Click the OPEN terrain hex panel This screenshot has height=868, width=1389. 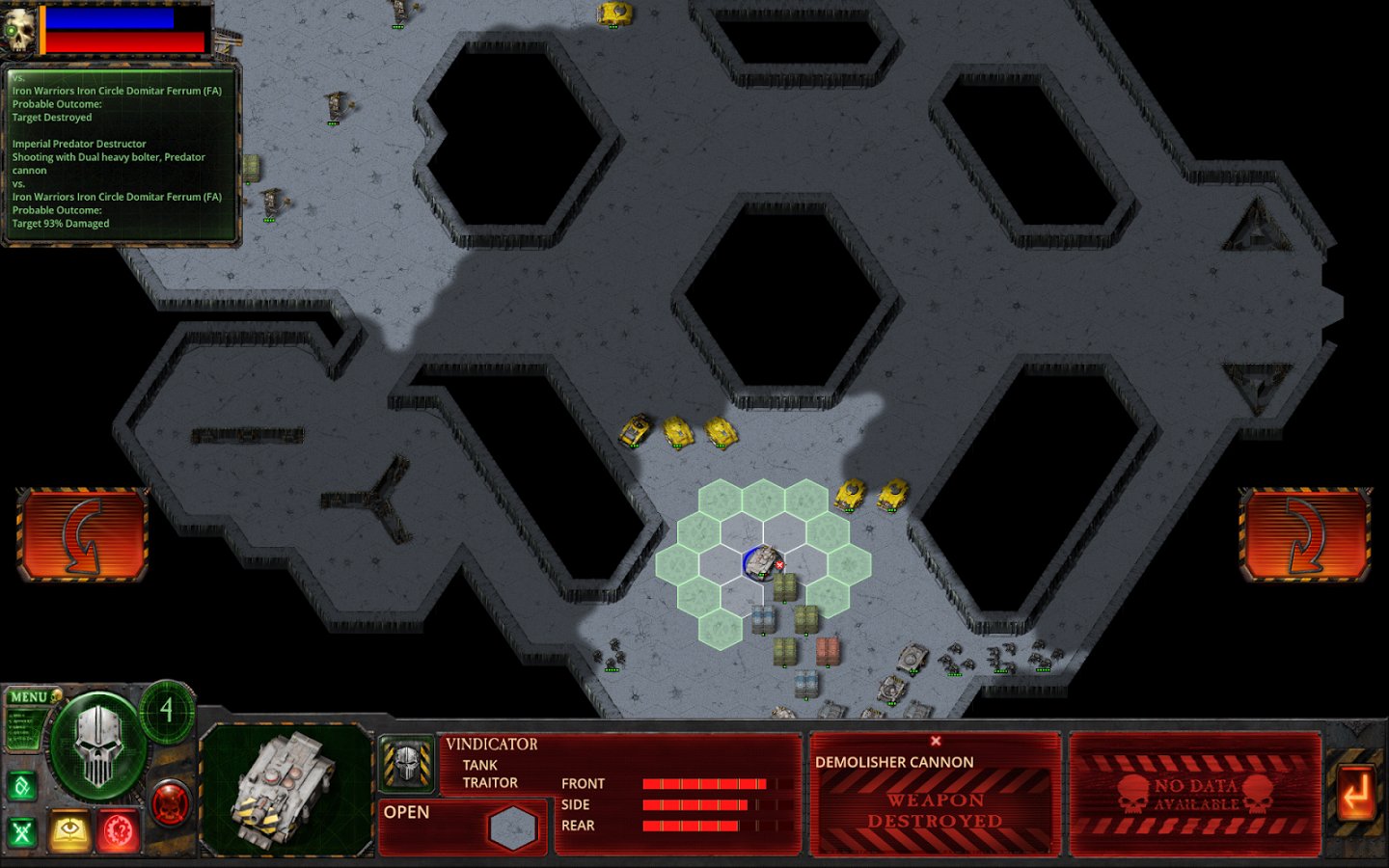(463, 827)
